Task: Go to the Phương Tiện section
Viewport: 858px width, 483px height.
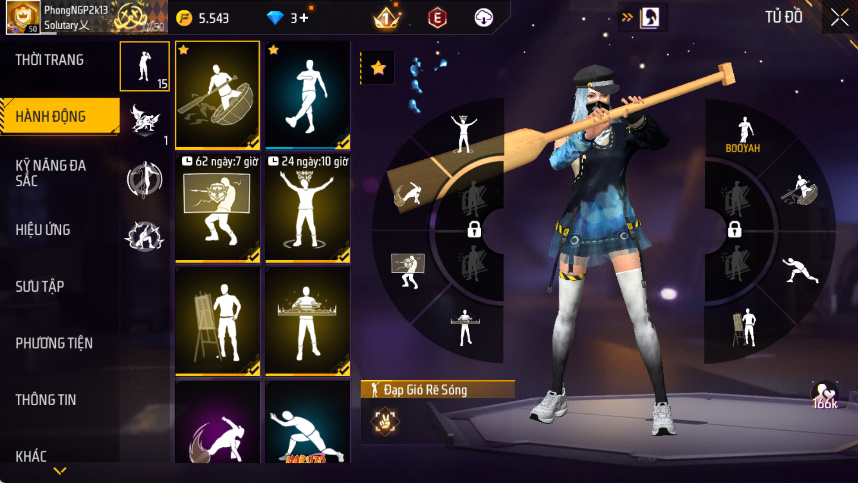Action: [x=54, y=343]
